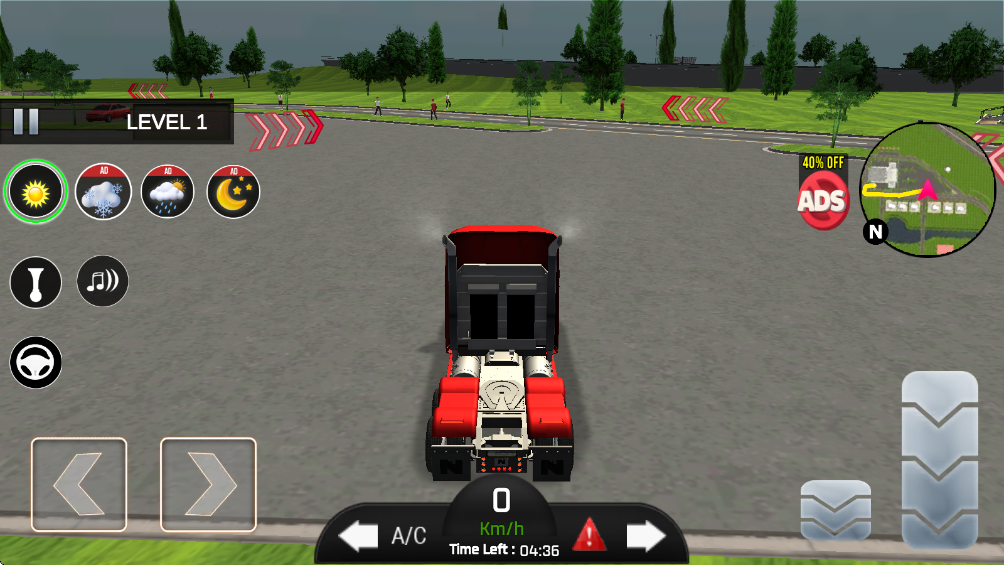The width and height of the screenshot is (1004, 565).
Task: Turn on the right turn signal
Action: (x=646, y=536)
